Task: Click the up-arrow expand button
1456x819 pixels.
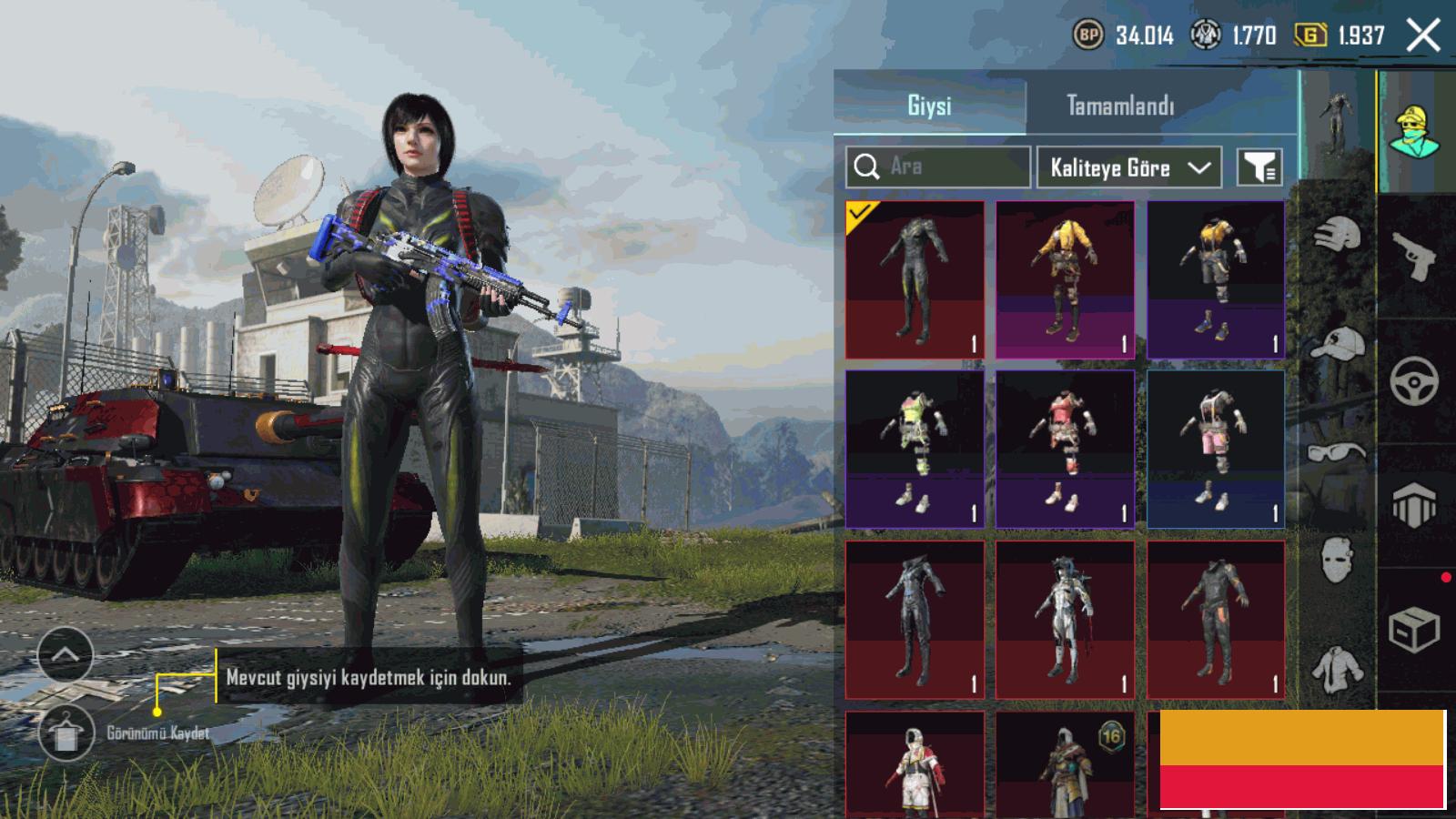Action: 66,654
